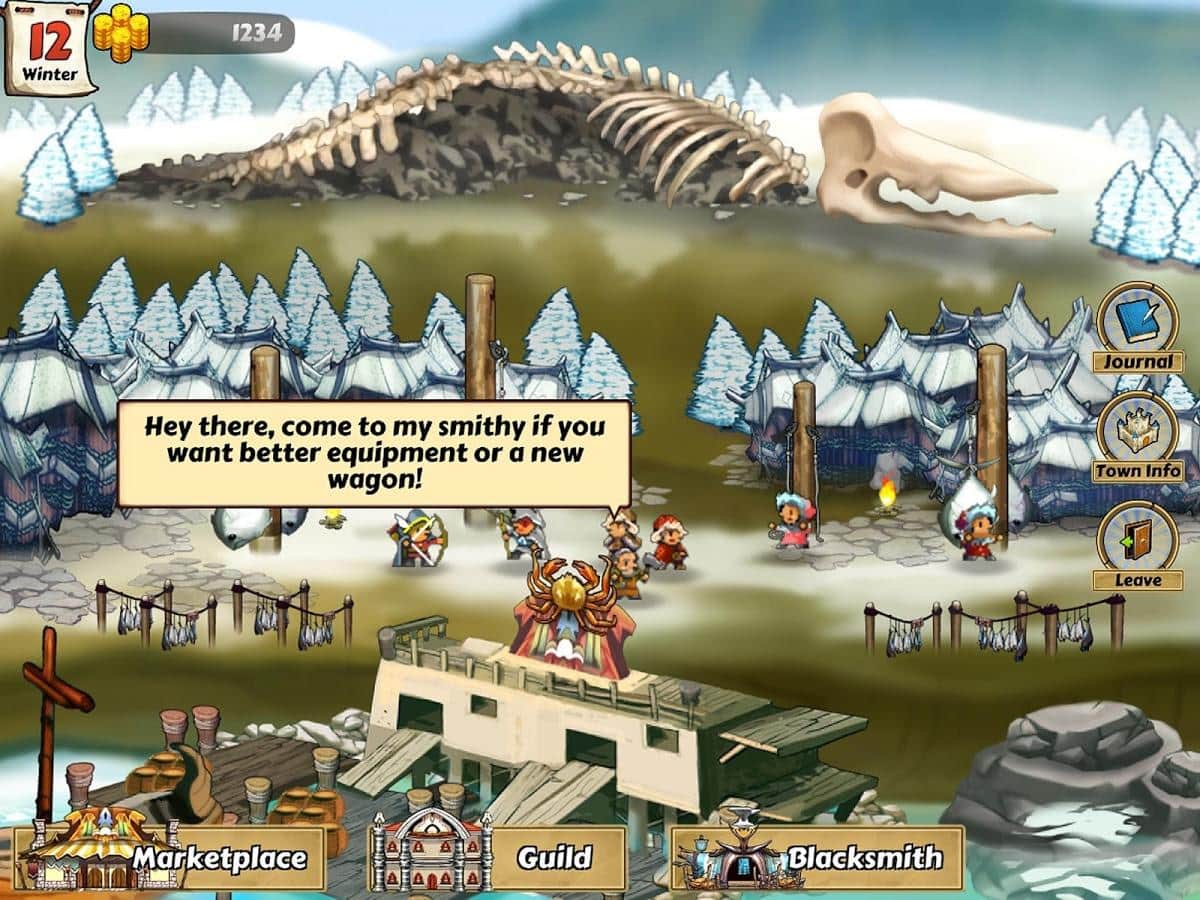
Task: Leave the town
Action: pyautogui.click(x=1137, y=543)
